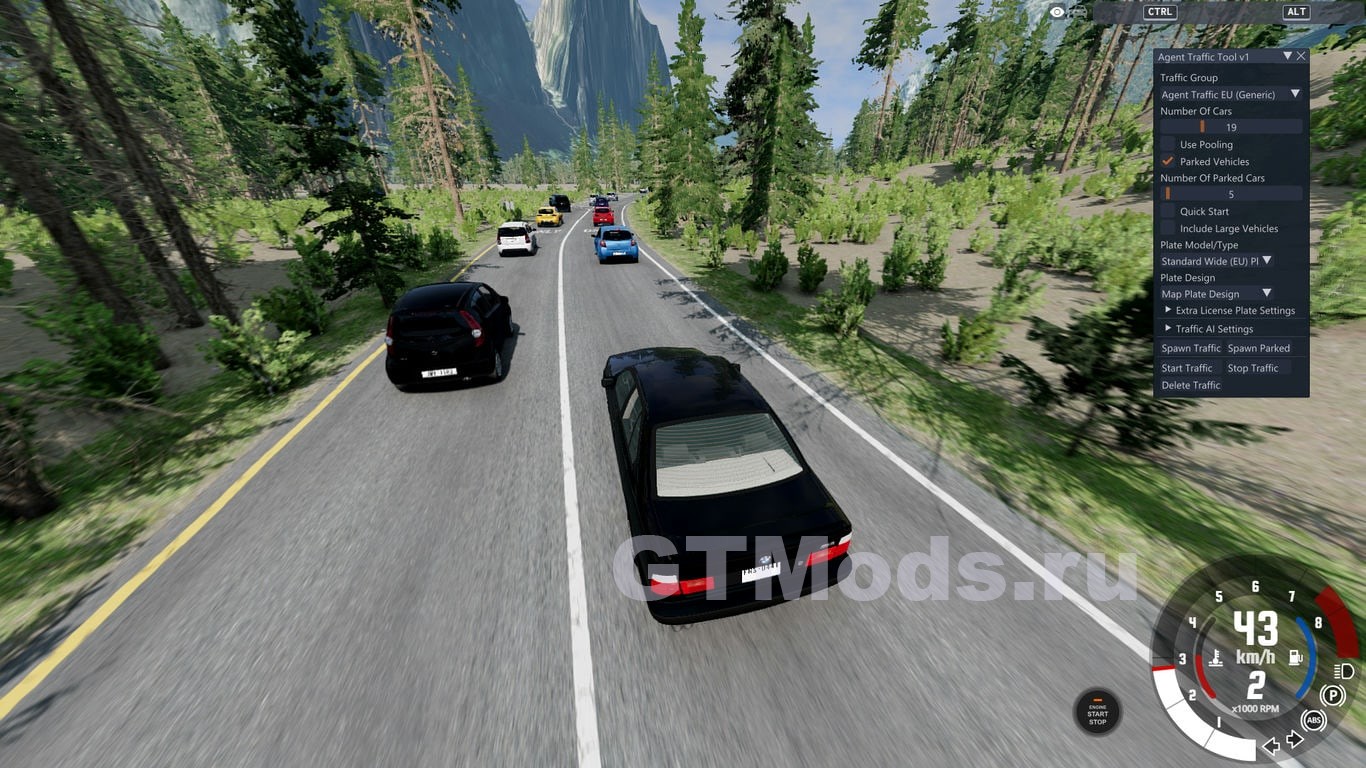Choose a plate from Map Plate Design dropdown
This screenshot has height=768, width=1366.
(1216, 294)
